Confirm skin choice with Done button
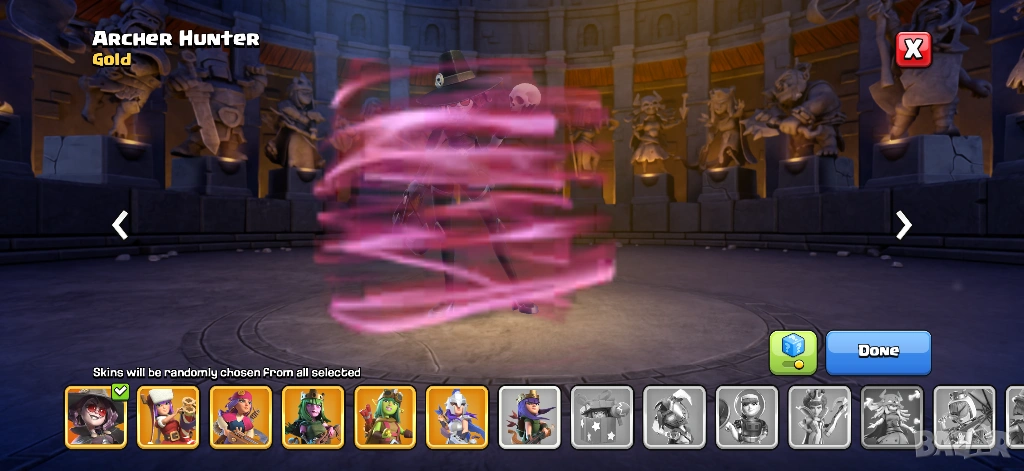The image size is (1024, 471). (x=878, y=352)
